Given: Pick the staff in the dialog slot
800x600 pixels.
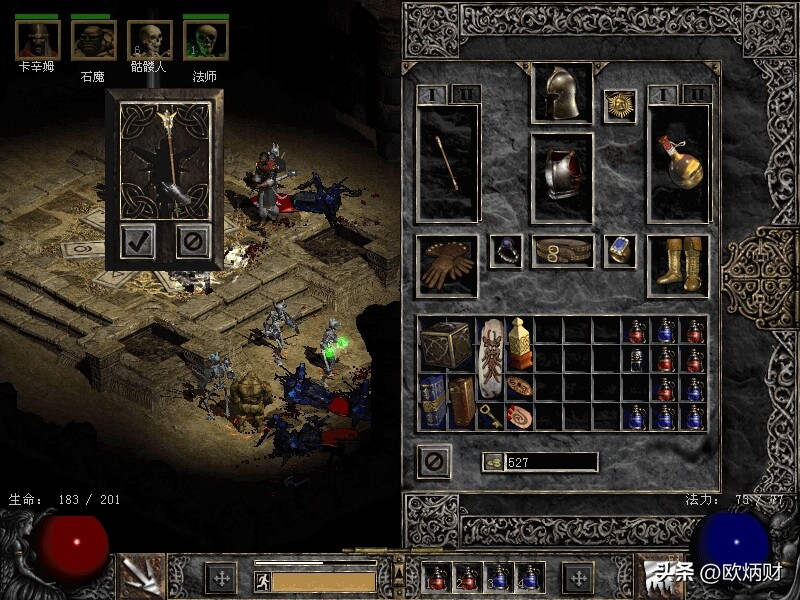Looking at the screenshot, I should pyautogui.click(x=165, y=160).
